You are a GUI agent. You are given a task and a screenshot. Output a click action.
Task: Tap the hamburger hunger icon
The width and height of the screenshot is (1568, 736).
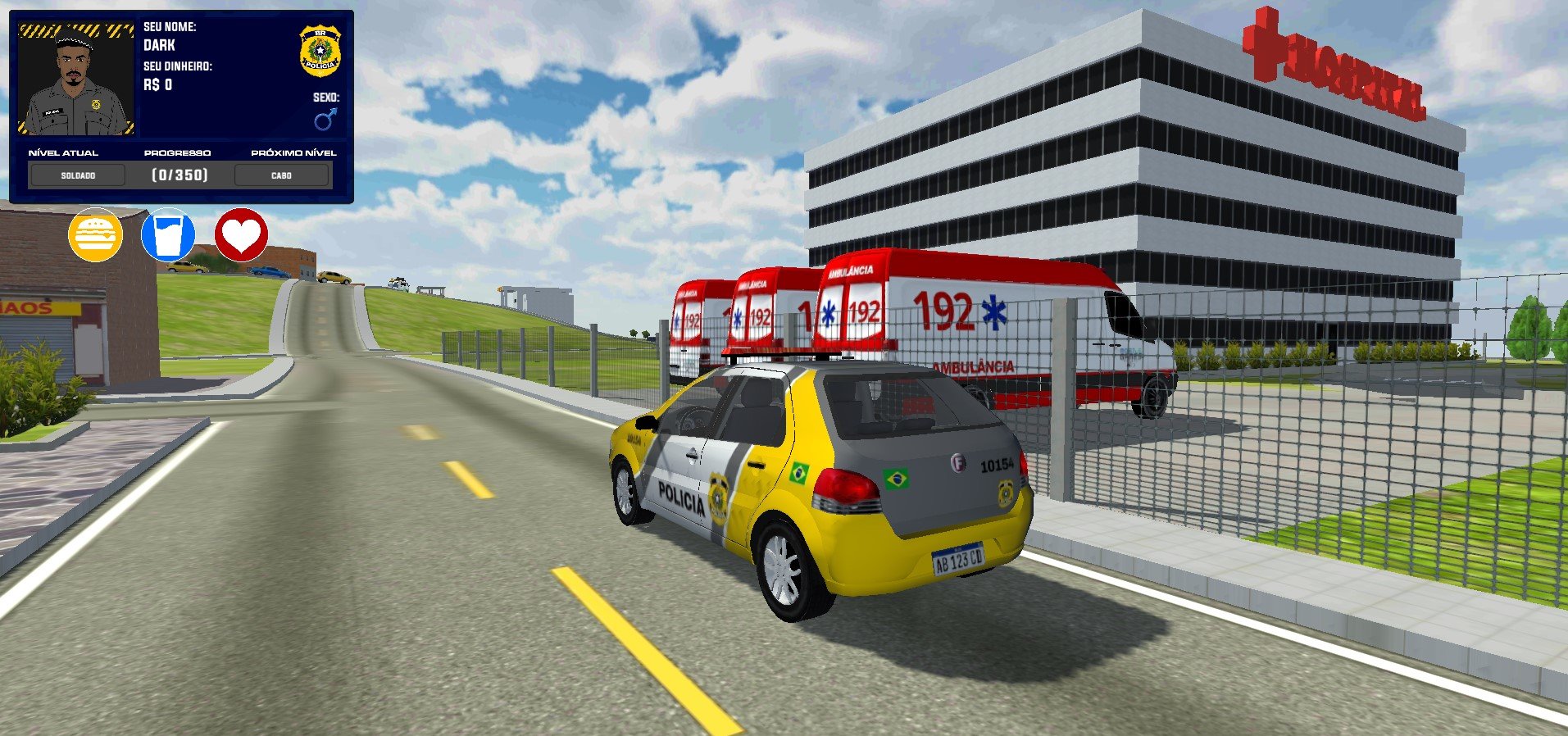95,235
